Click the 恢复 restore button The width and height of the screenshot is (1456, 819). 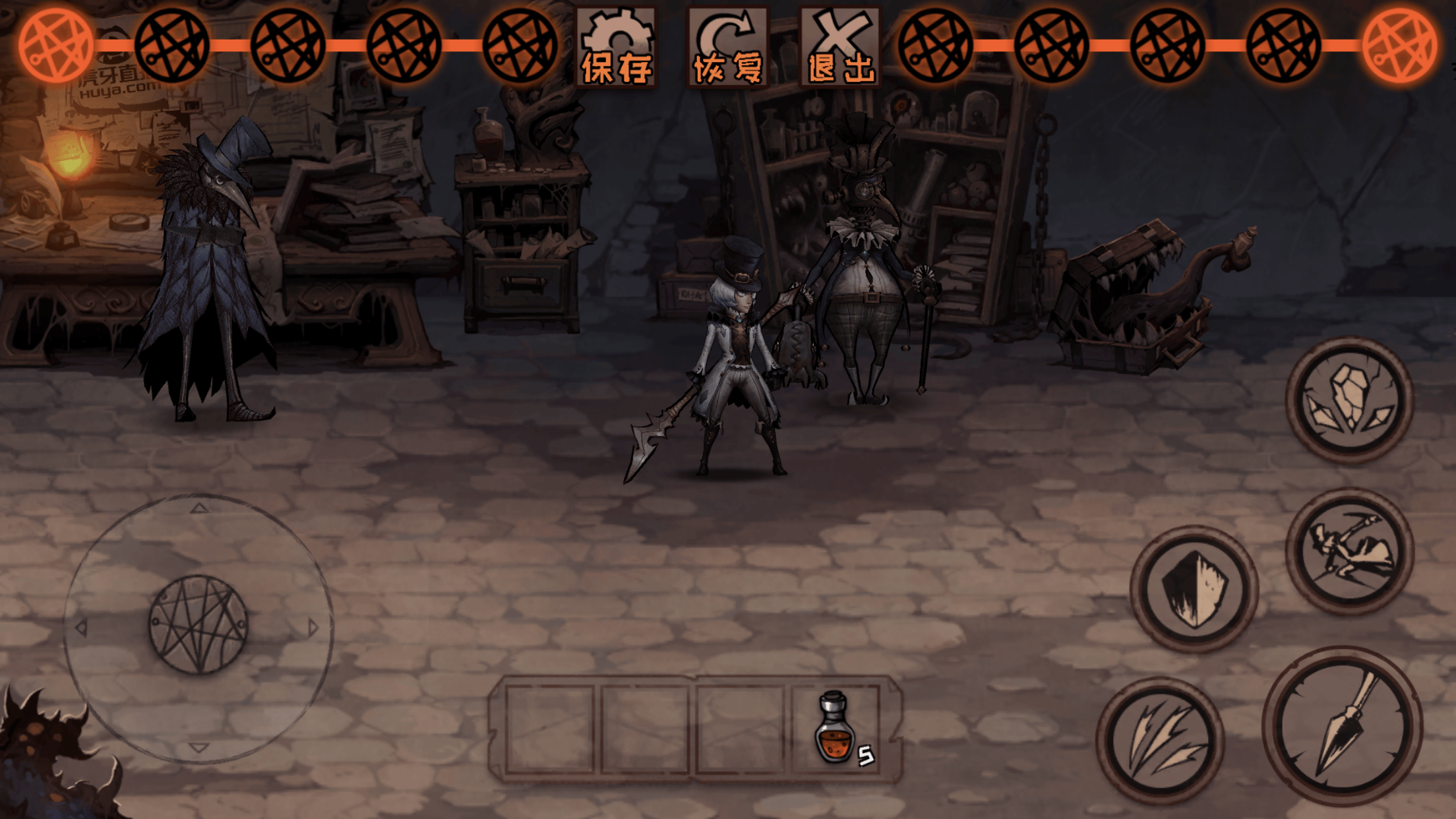[728, 47]
